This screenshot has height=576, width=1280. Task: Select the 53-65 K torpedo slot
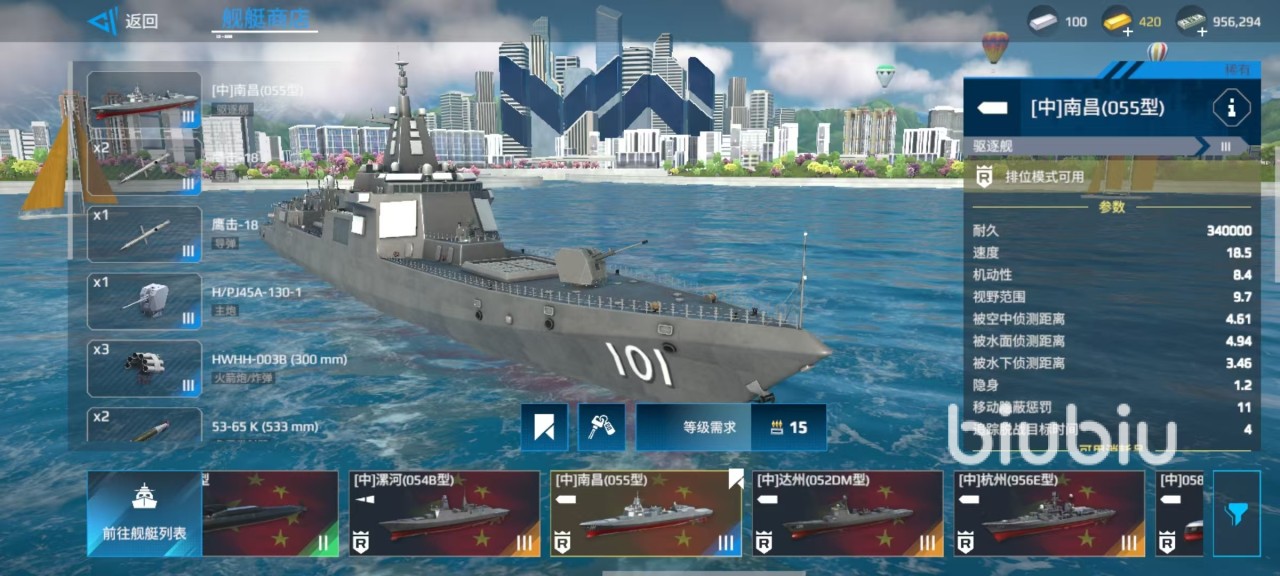[x=144, y=426]
